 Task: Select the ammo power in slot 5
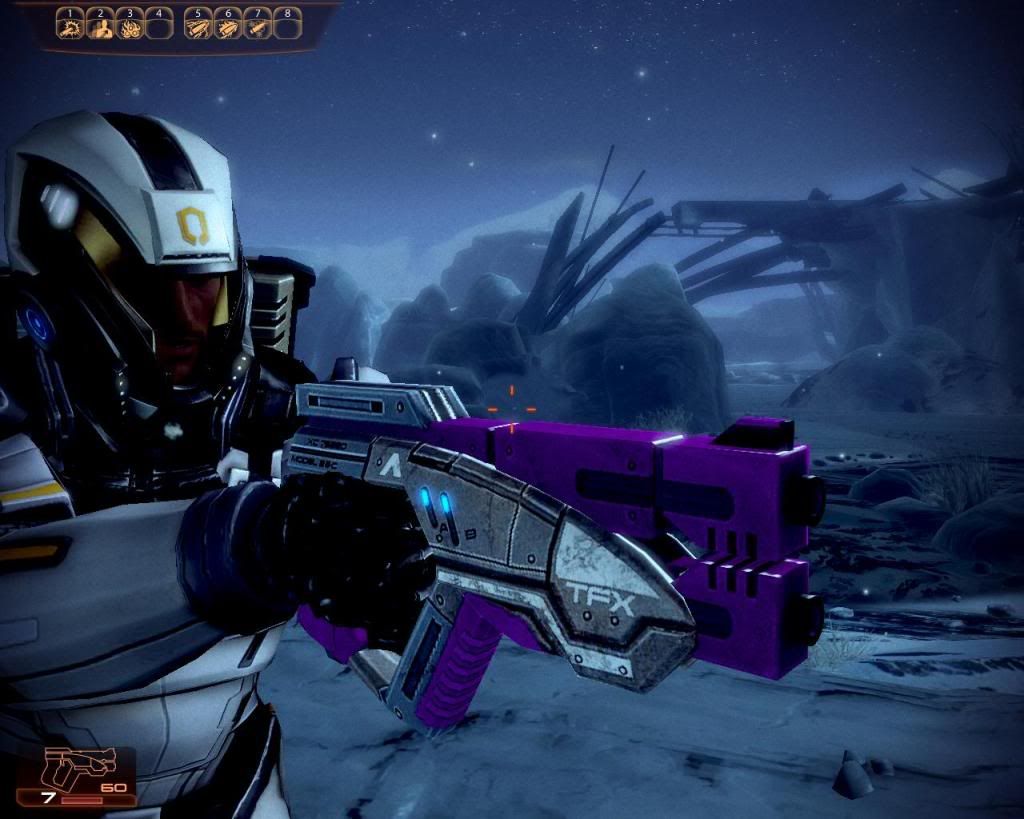(198, 28)
